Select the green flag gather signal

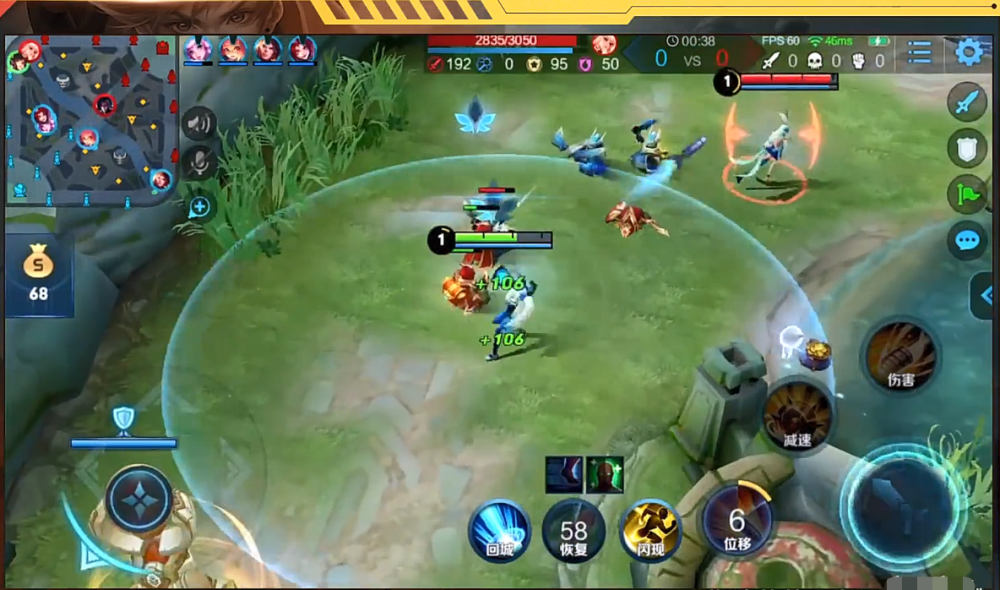click(967, 194)
